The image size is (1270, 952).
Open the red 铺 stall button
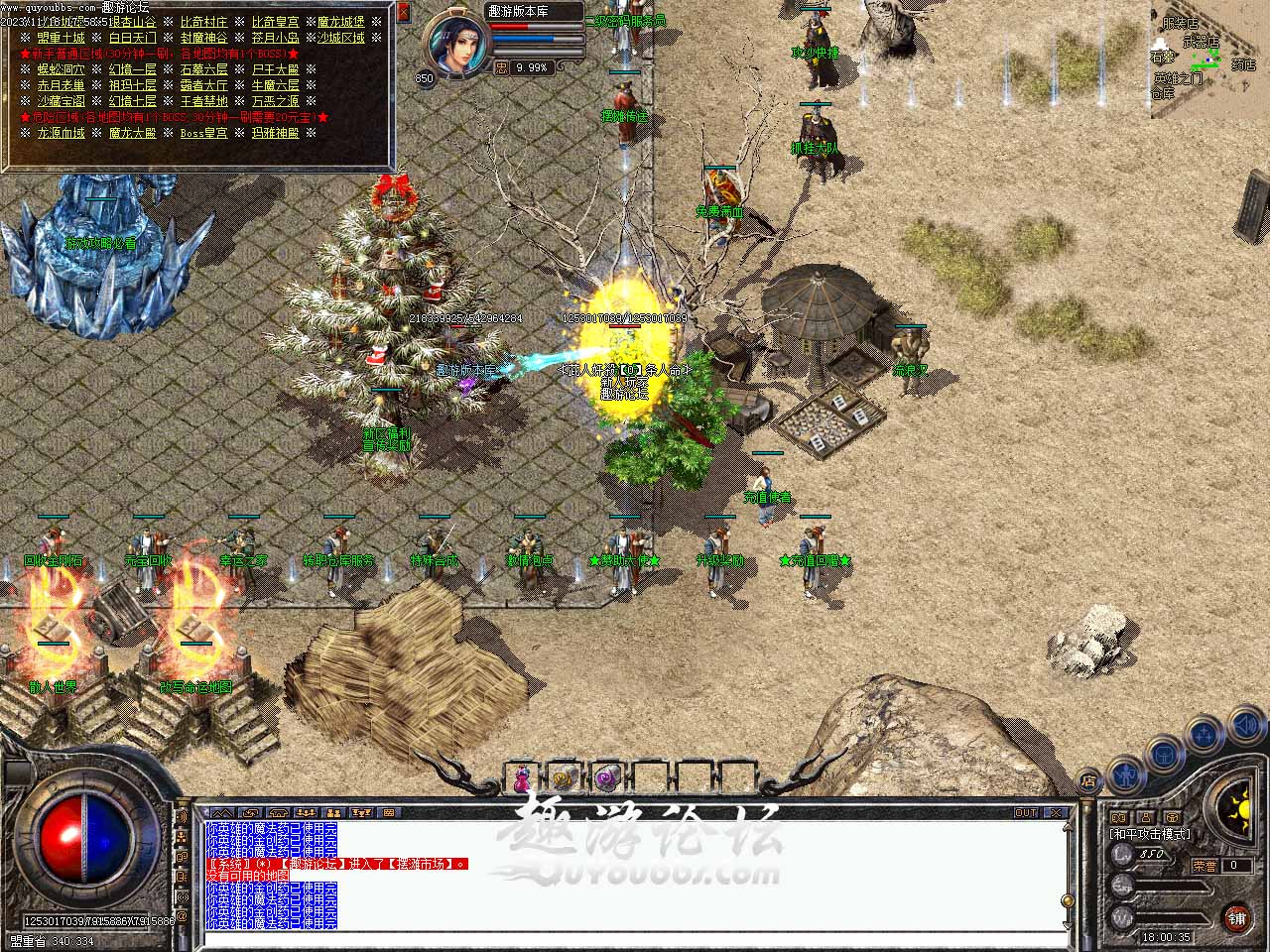pyautogui.click(x=1236, y=918)
